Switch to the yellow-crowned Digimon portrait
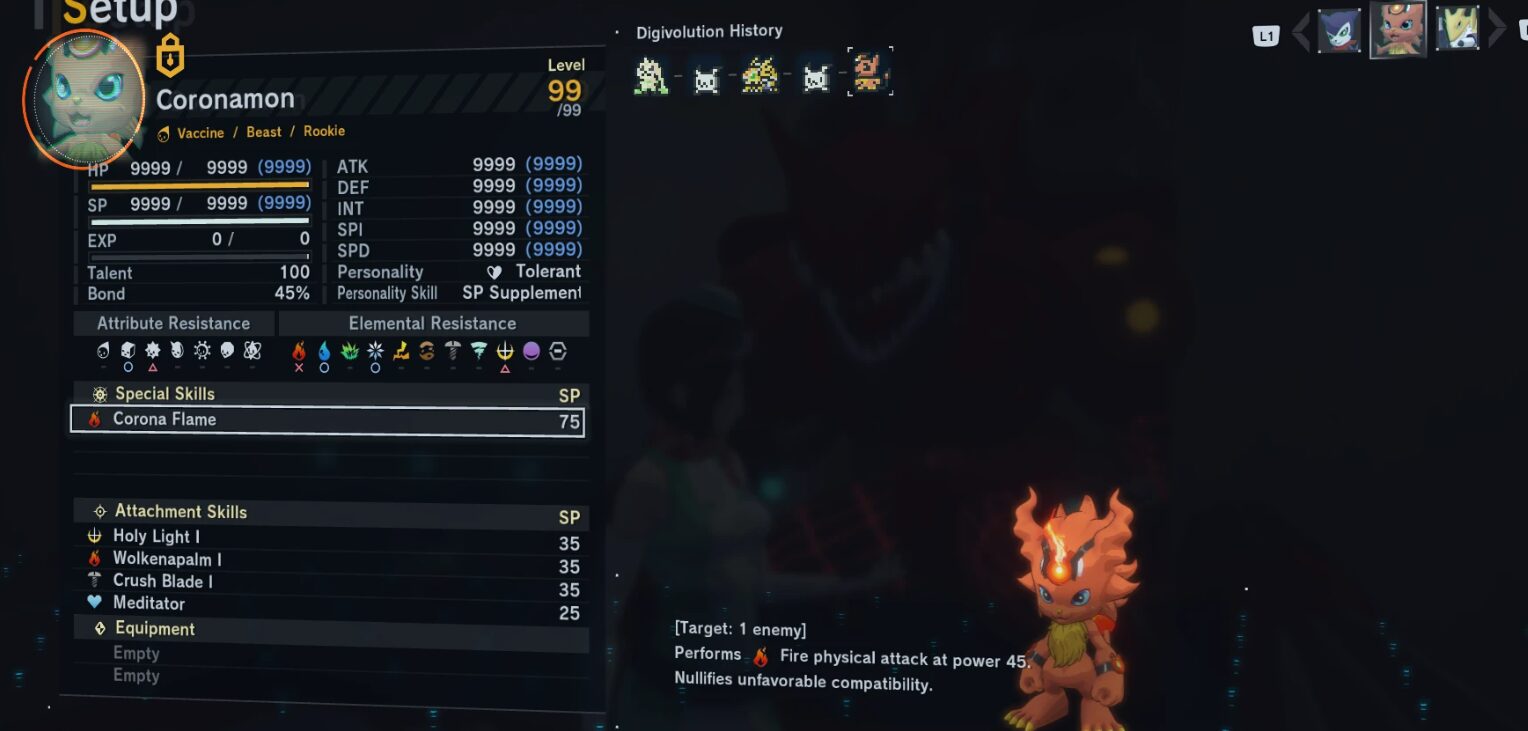Screen dimensions: 1528x731 point(1457,29)
